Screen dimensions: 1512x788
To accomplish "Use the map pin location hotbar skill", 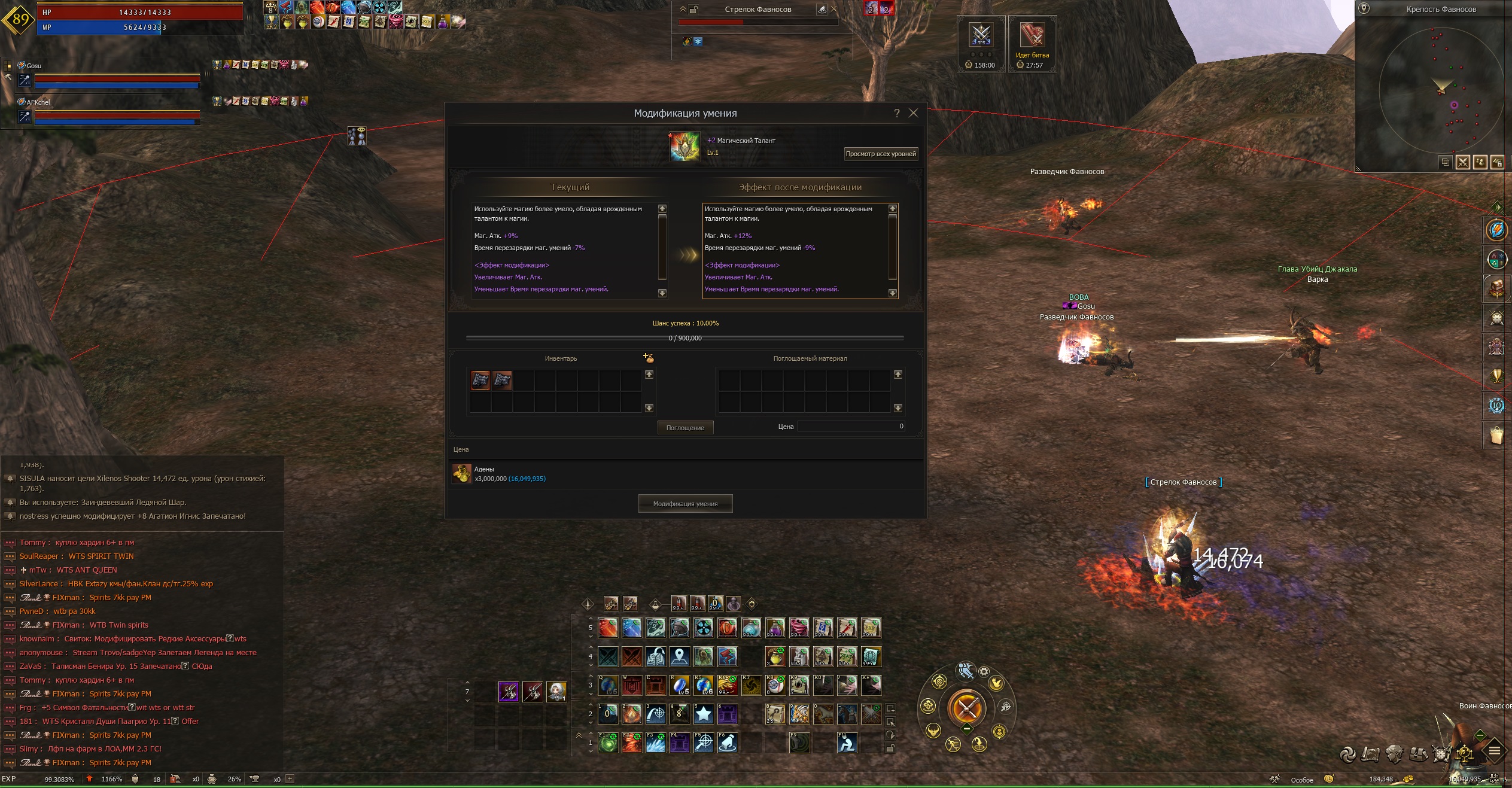I will pos(680,656).
